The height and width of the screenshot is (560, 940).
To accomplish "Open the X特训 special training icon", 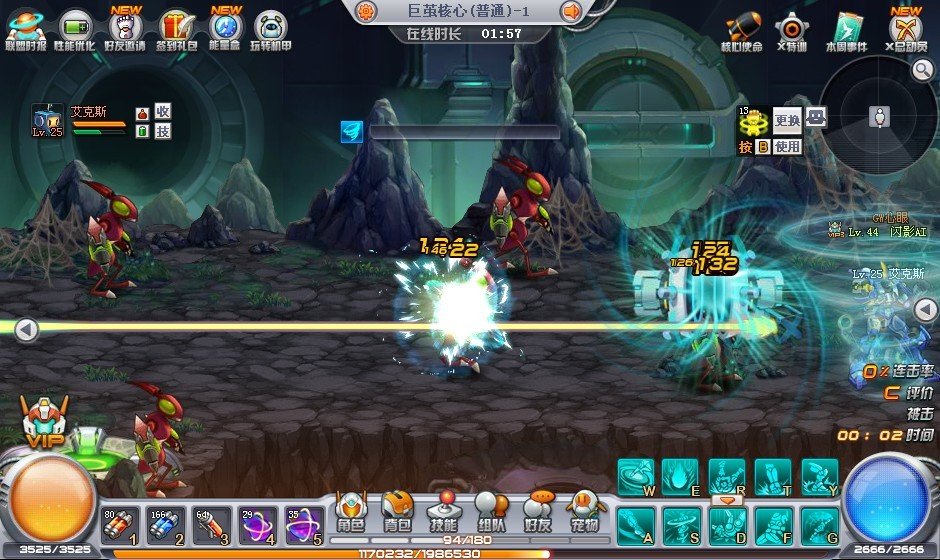I will [791, 28].
